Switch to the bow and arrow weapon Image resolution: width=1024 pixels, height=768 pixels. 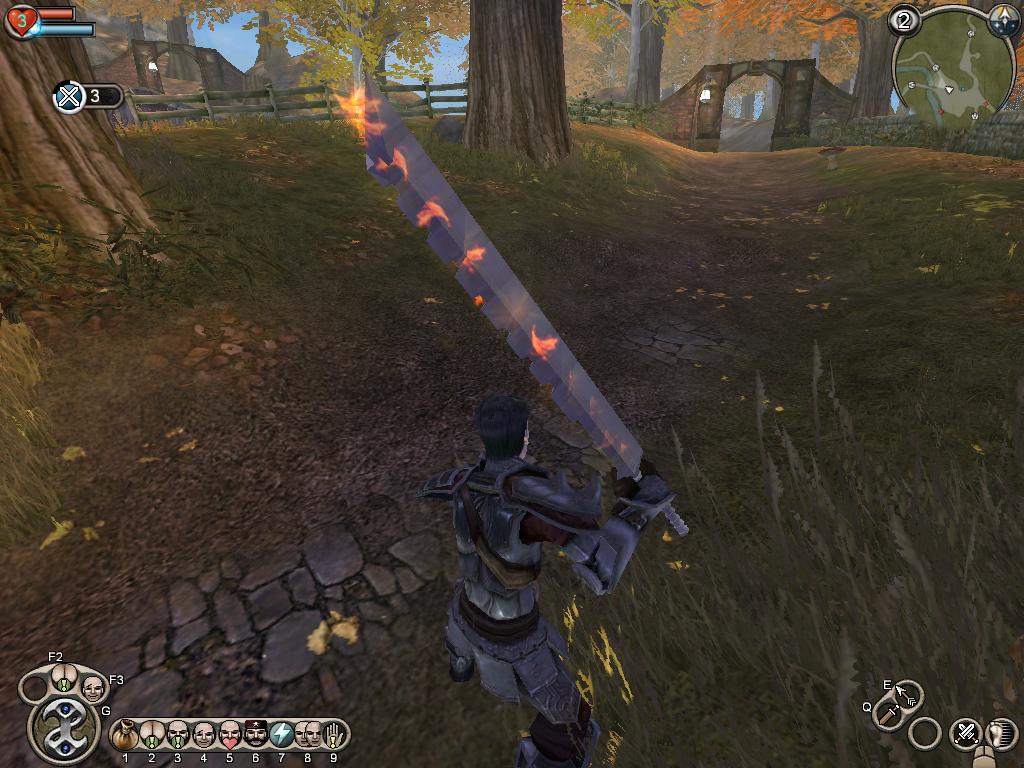pyautogui.click(x=908, y=693)
